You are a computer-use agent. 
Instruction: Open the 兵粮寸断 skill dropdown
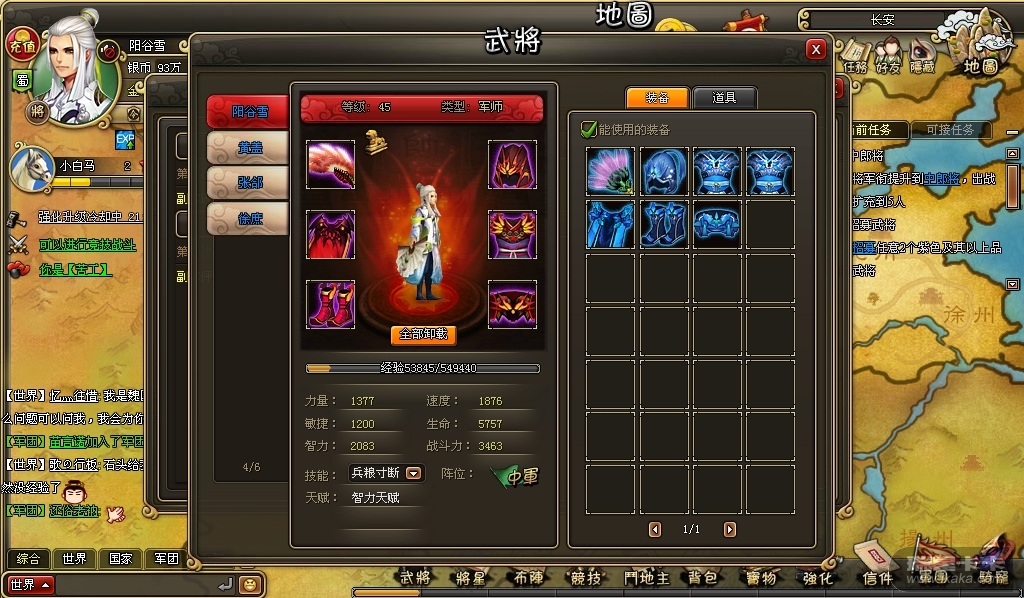pyautogui.click(x=414, y=473)
